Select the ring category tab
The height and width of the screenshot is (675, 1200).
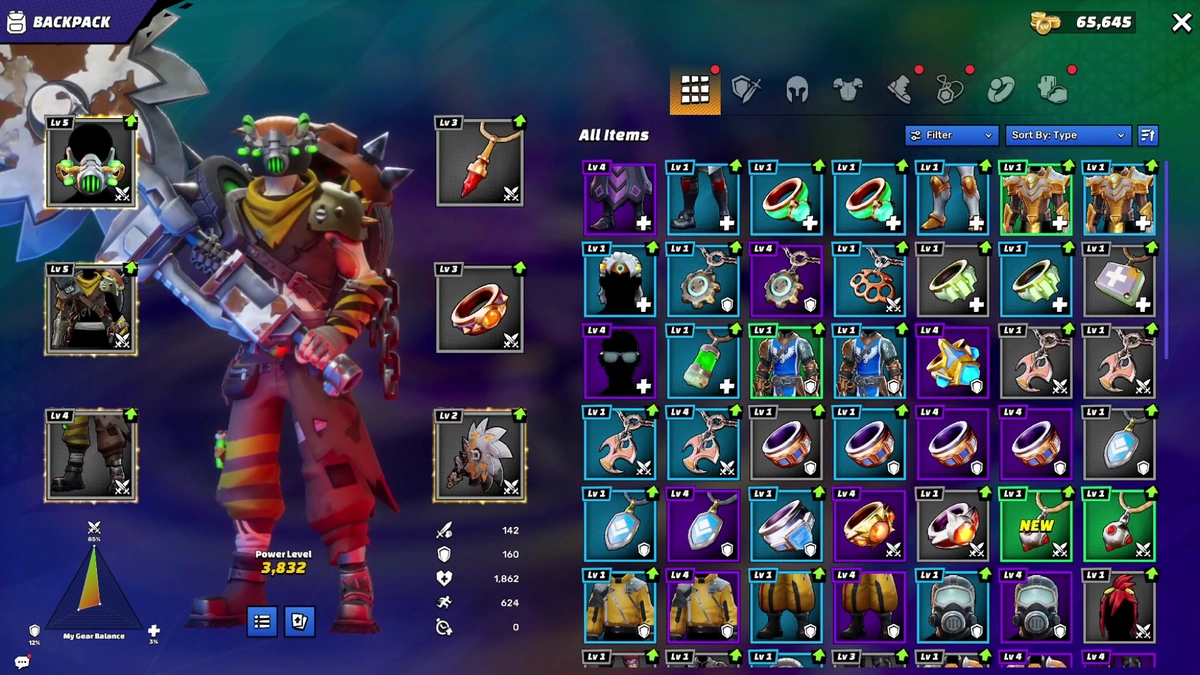(1000, 91)
